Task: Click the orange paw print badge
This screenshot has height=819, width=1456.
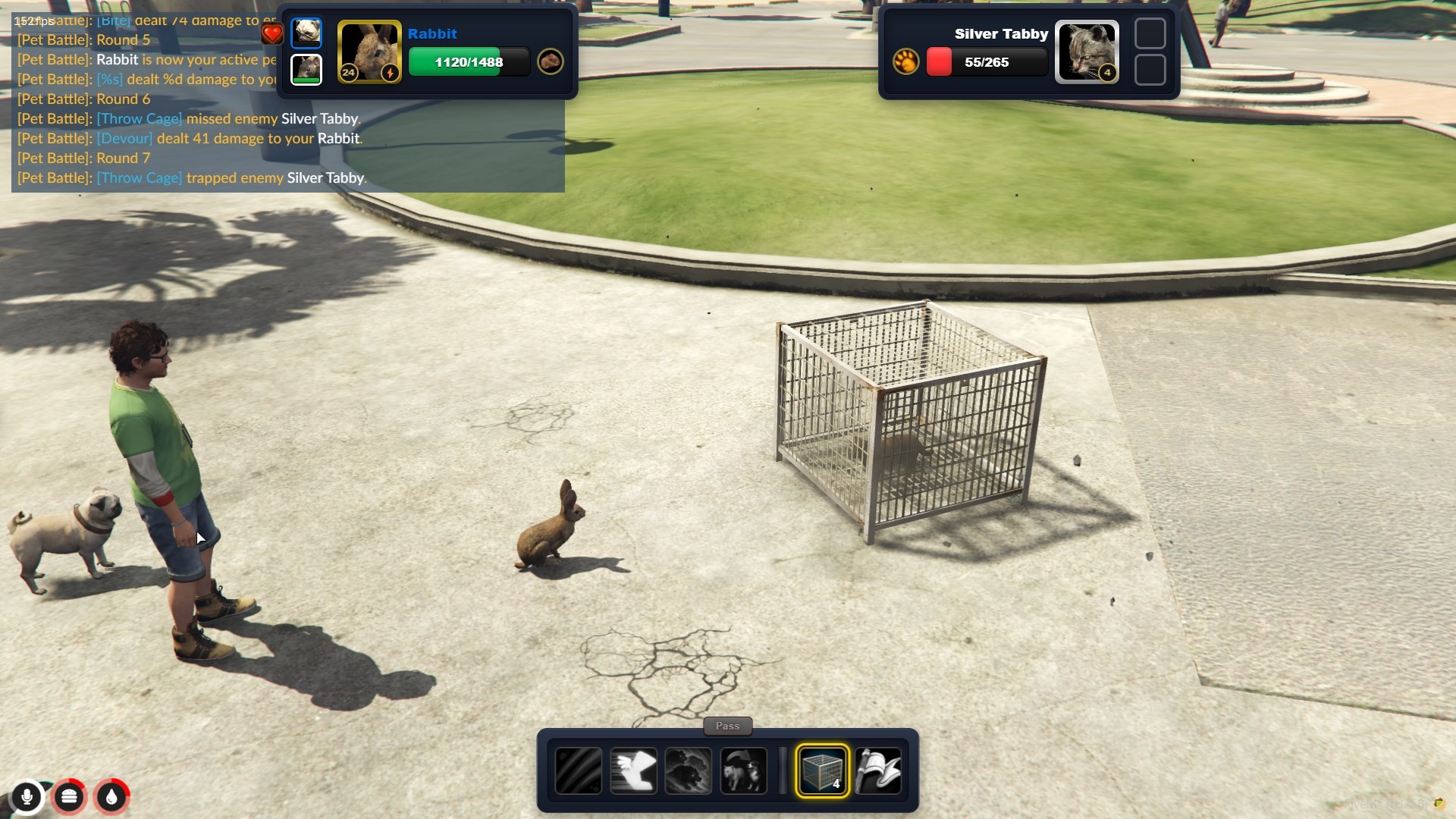Action: pyautogui.click(x=905, y=61)
